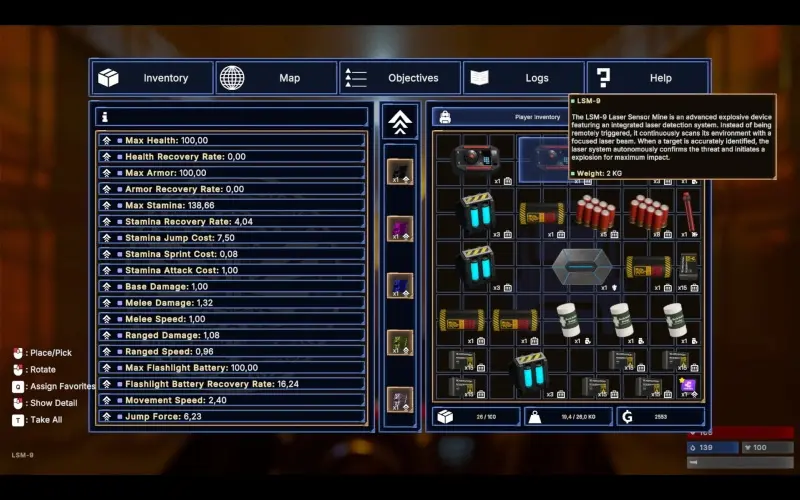Select the Jump Force stat row
The image size is (800, 500).
[x=231, y=416]
